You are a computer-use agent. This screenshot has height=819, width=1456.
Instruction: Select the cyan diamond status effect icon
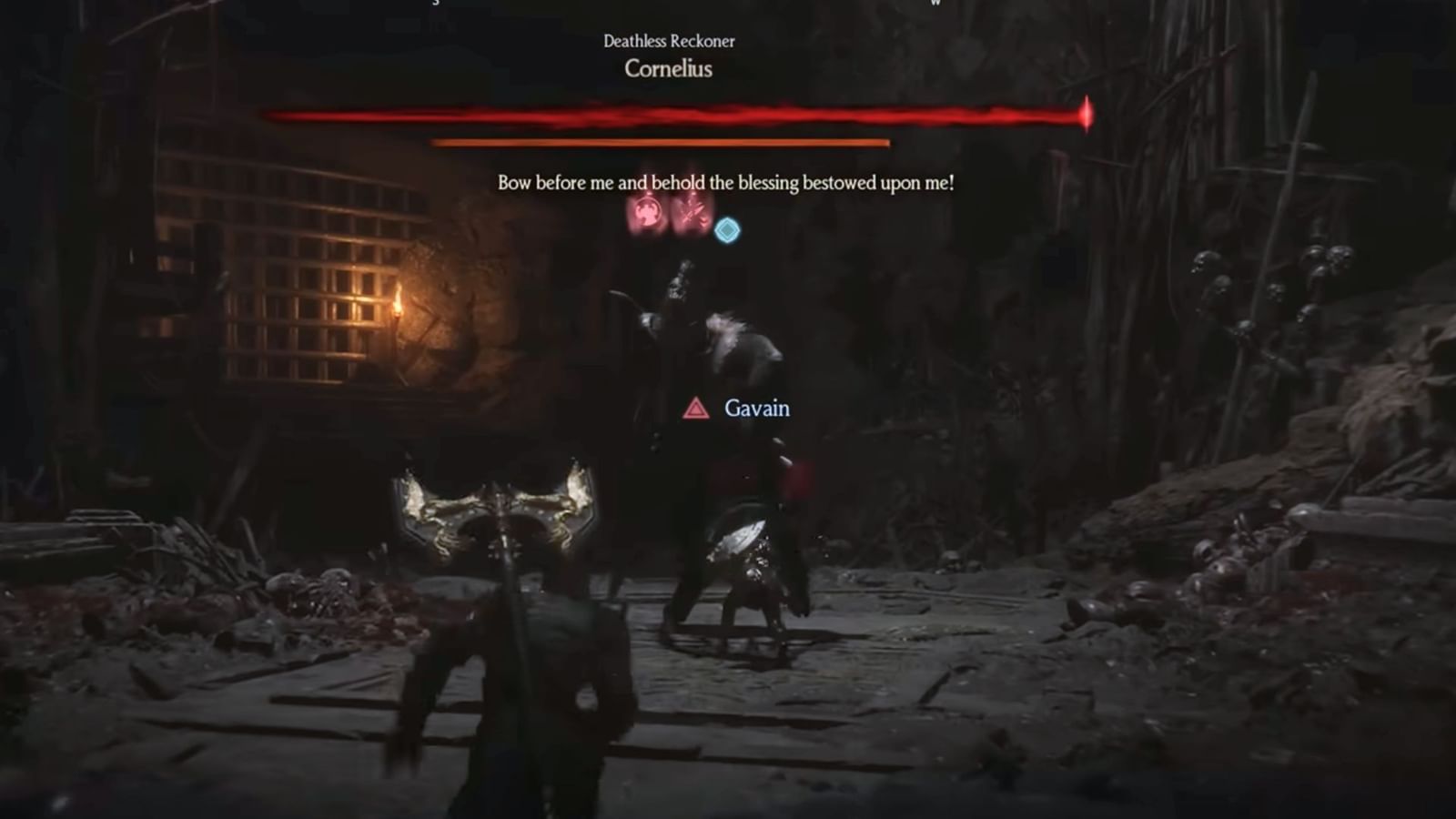pos(727,229)
